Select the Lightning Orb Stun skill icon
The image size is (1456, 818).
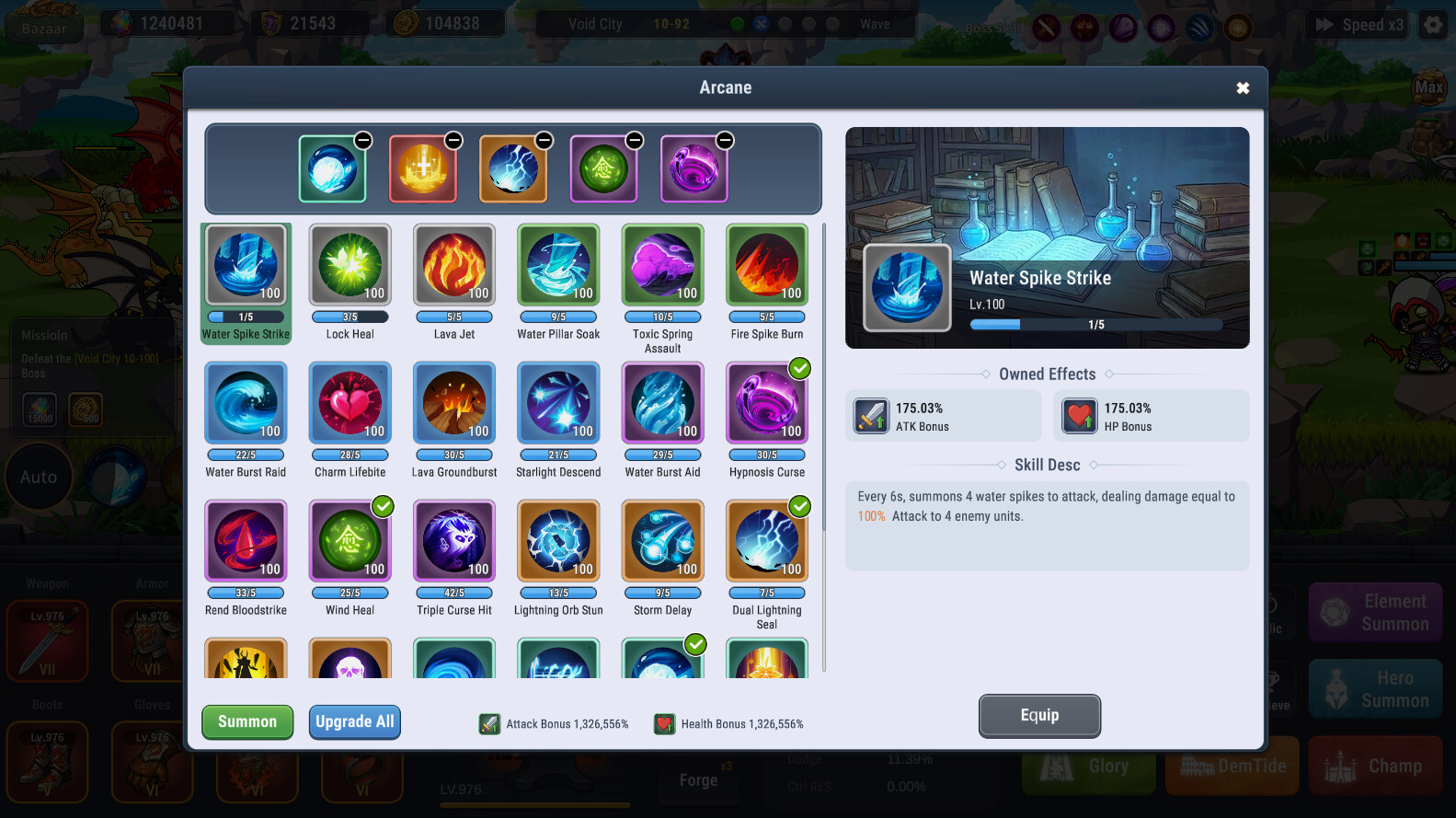[x=558, y=541]
